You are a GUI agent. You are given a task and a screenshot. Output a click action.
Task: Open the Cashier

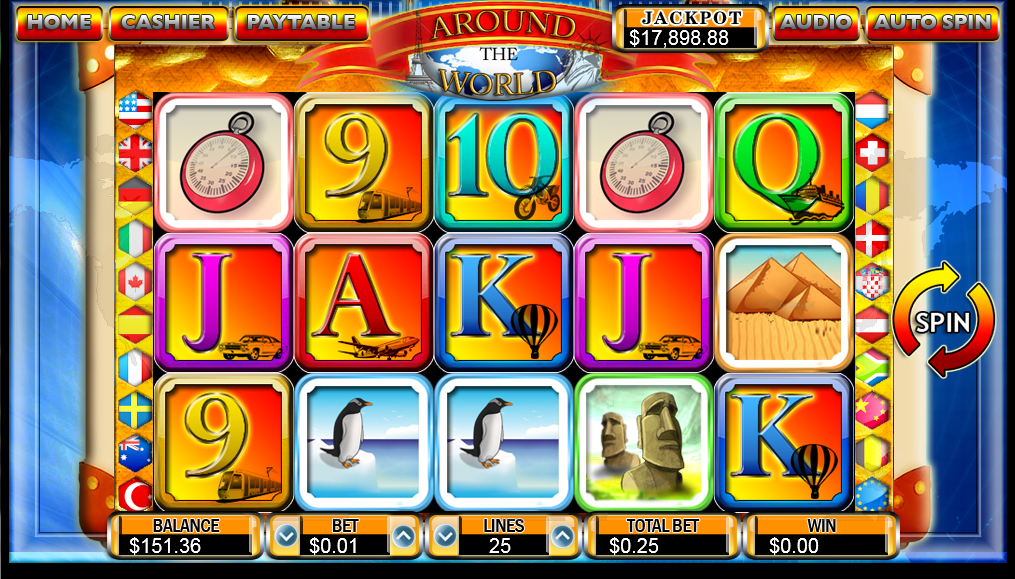(167, 22)
